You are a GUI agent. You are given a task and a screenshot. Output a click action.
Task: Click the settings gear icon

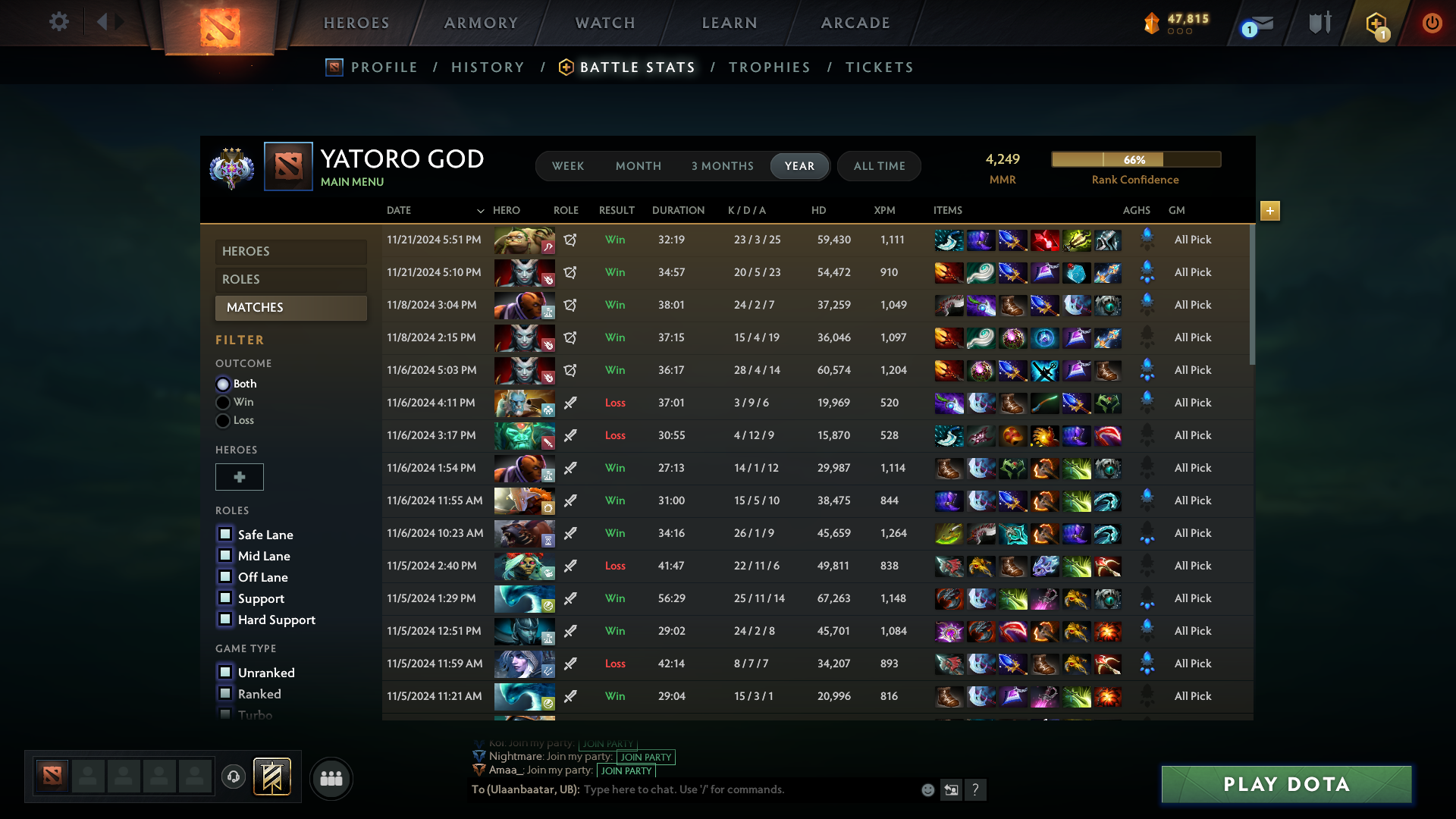pos(58,23)
